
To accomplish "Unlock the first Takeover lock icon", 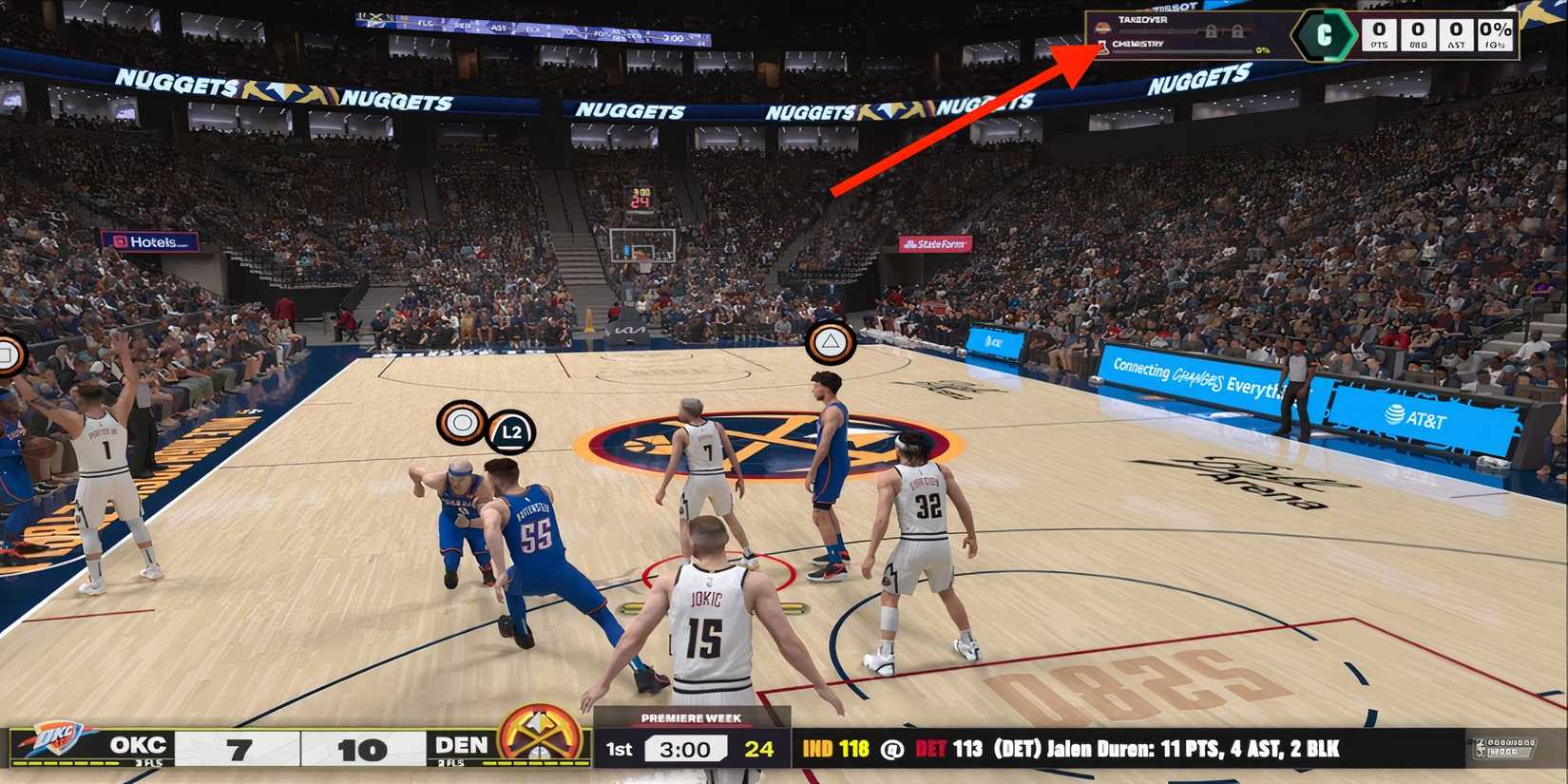I will [1212, 31].
